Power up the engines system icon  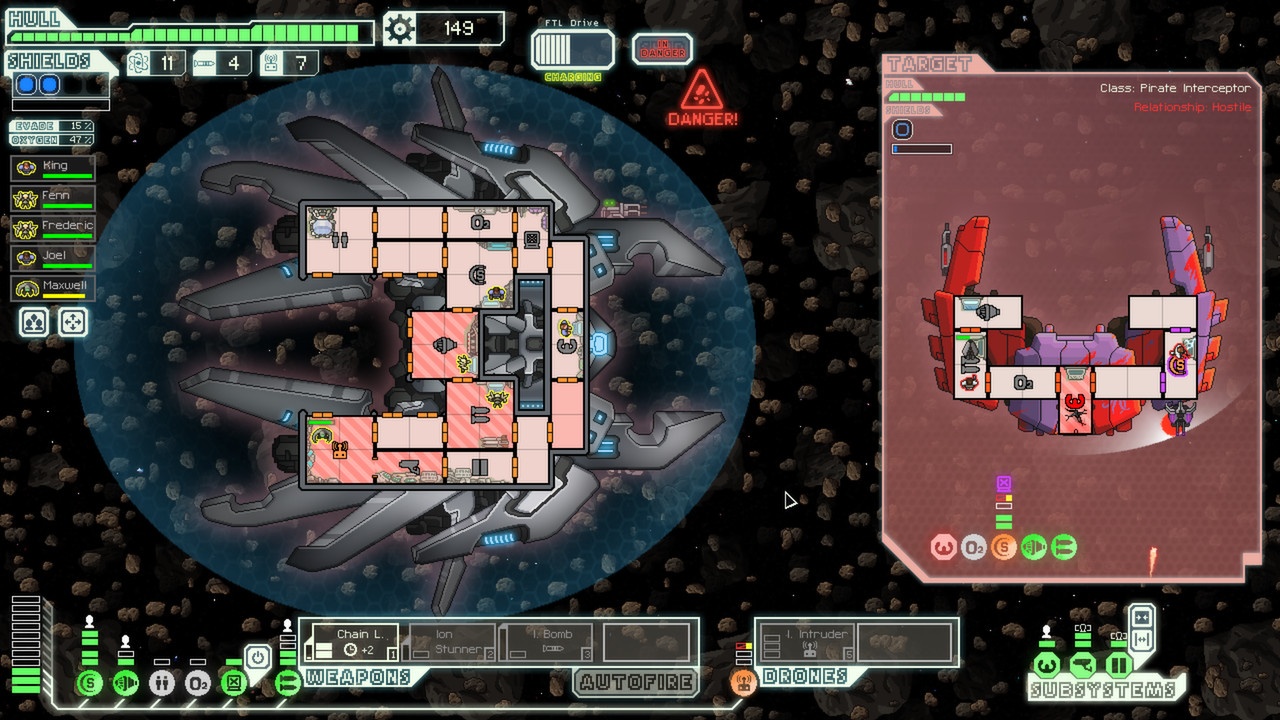pos(126,683)
